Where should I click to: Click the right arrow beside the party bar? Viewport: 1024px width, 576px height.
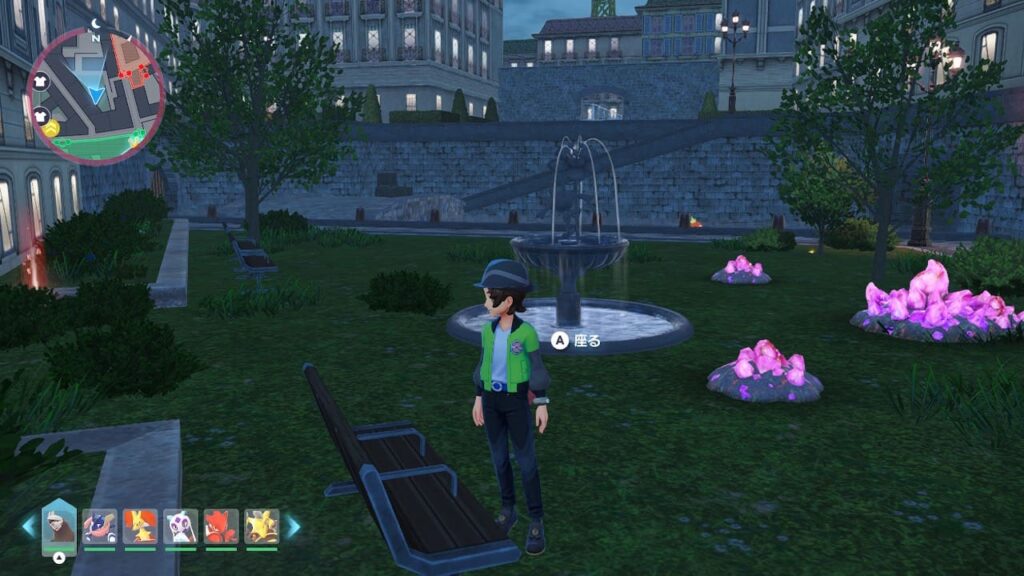pyautogui.click(x=293, y=526)
